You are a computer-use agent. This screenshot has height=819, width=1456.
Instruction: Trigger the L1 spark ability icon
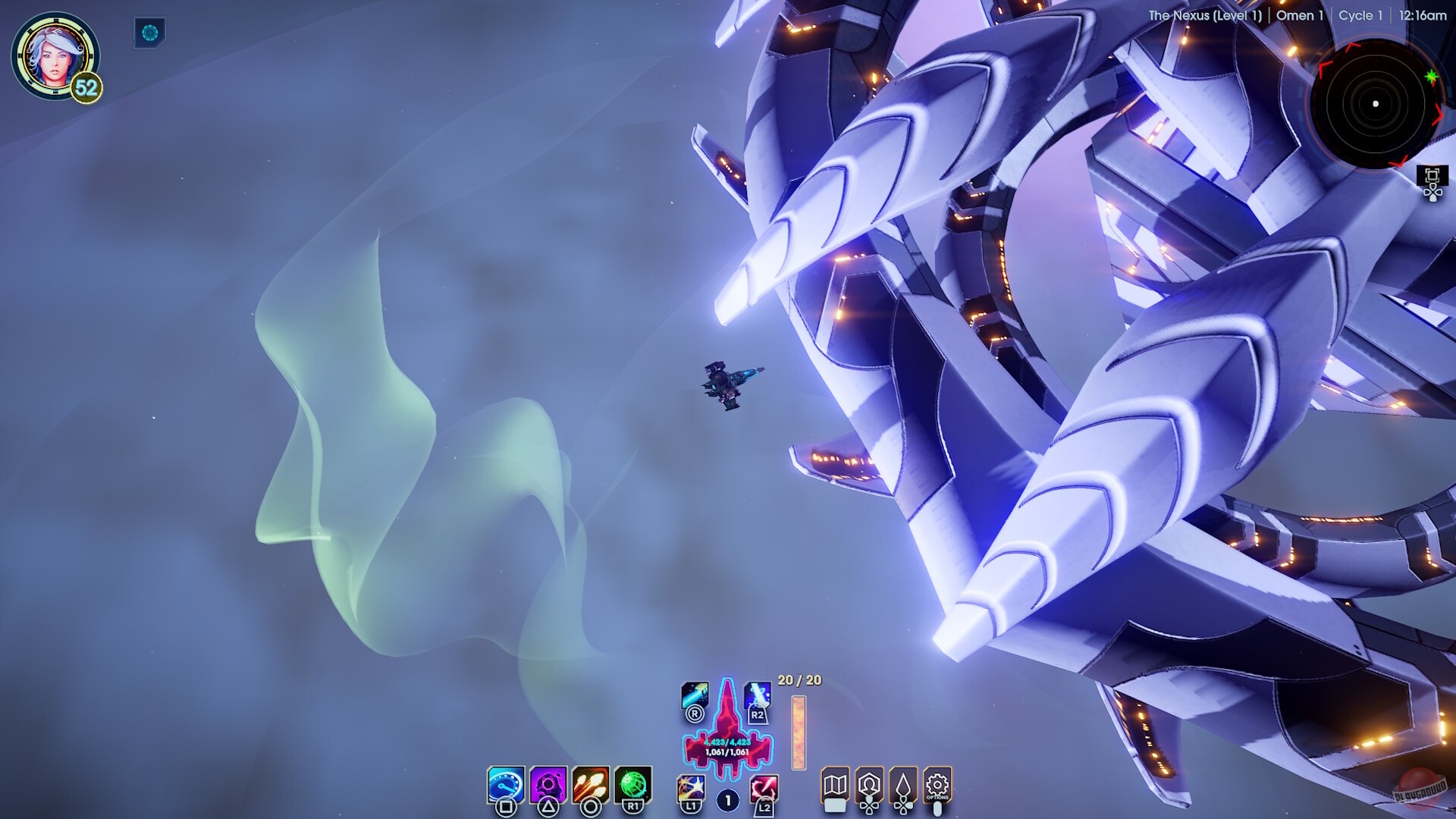pos(690,787)
